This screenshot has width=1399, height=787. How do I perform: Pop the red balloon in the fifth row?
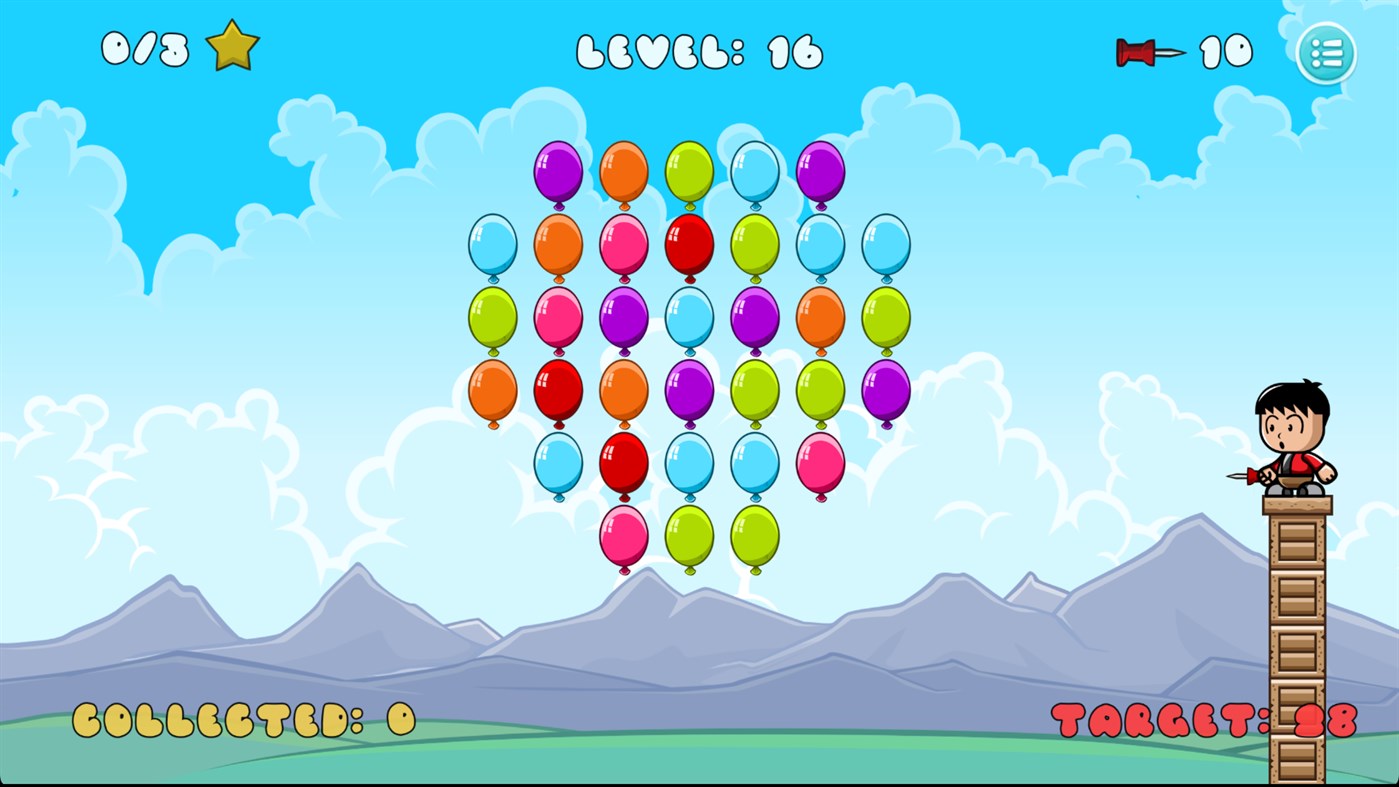tap(623, 460)
